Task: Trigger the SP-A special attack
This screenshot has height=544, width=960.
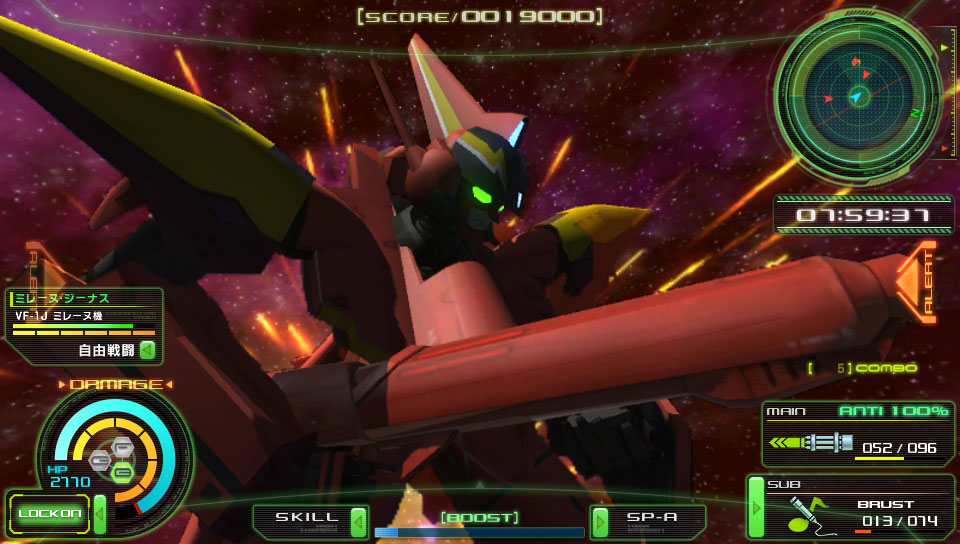Action: tap(647, 520)
